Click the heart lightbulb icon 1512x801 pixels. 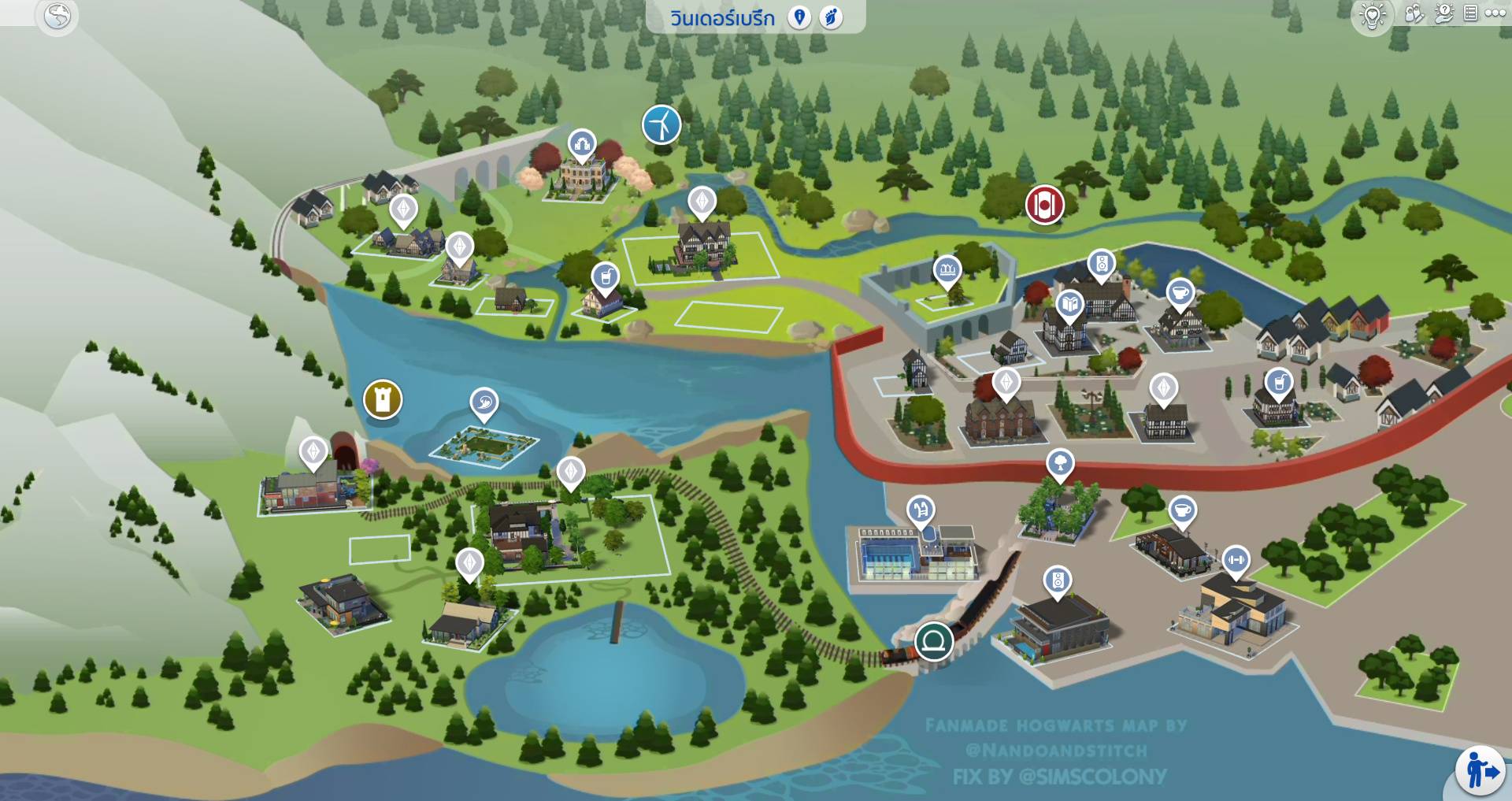[x=1373, y=16]
